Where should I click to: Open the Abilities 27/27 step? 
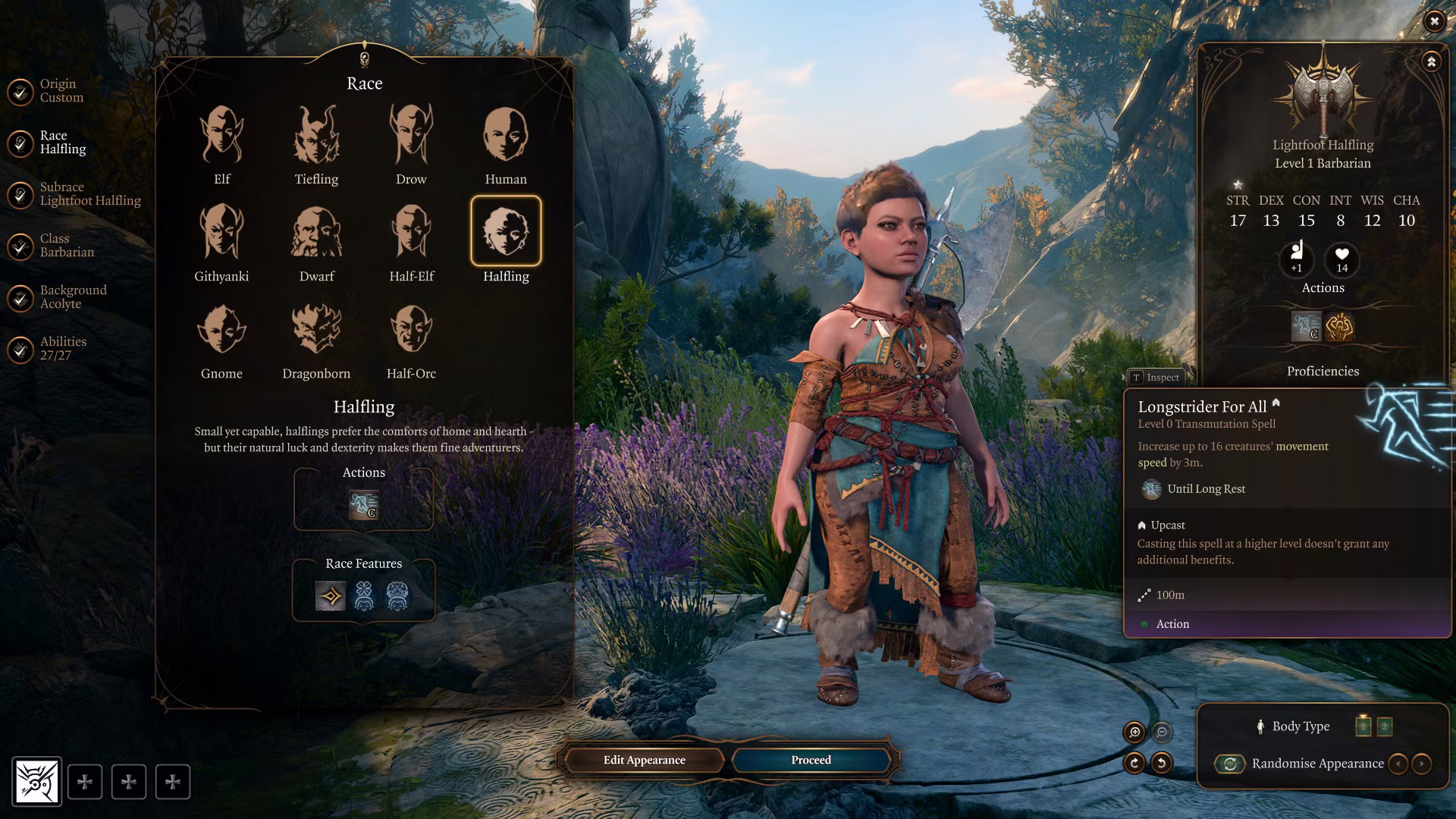63,348
